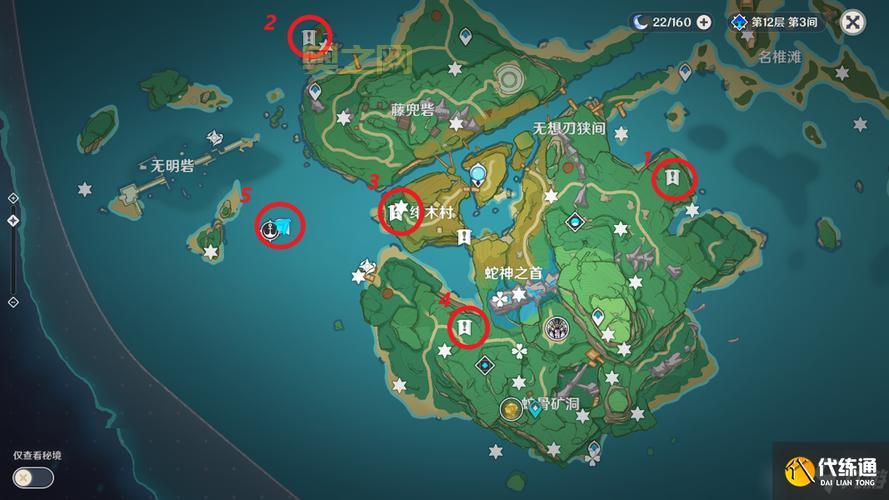Toggle the 仅查看秘境 domains-only switch
Image resolution: width=889 pixels, height=500 pixels.
(x=33, y=477)
